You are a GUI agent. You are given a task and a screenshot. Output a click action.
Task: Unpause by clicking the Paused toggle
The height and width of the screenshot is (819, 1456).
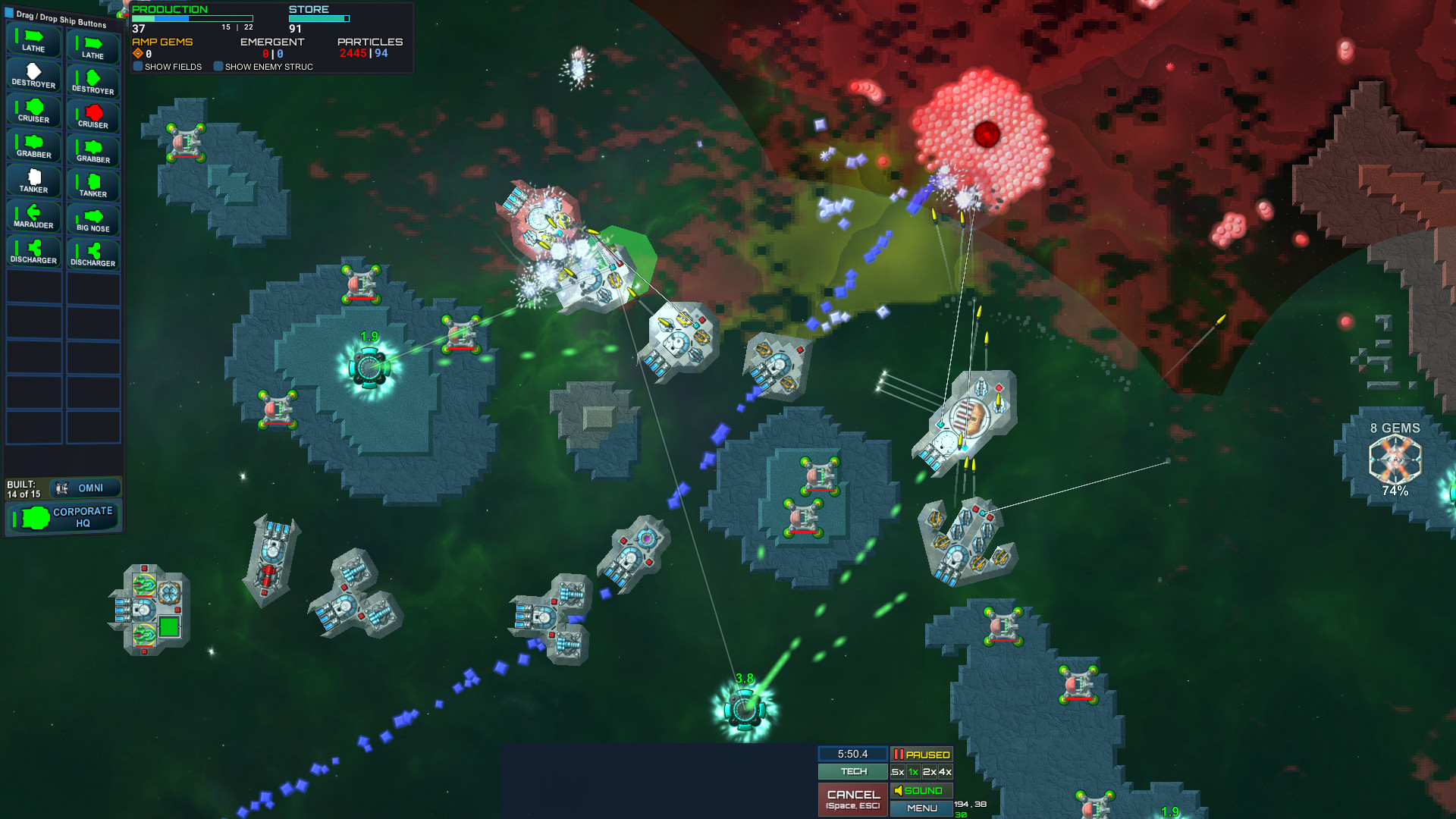pos(921,755)
